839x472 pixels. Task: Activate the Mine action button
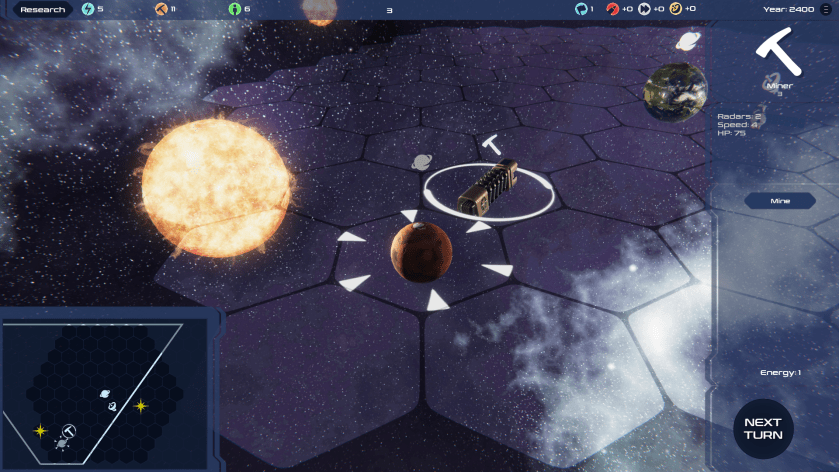click(x=780, y=201)
